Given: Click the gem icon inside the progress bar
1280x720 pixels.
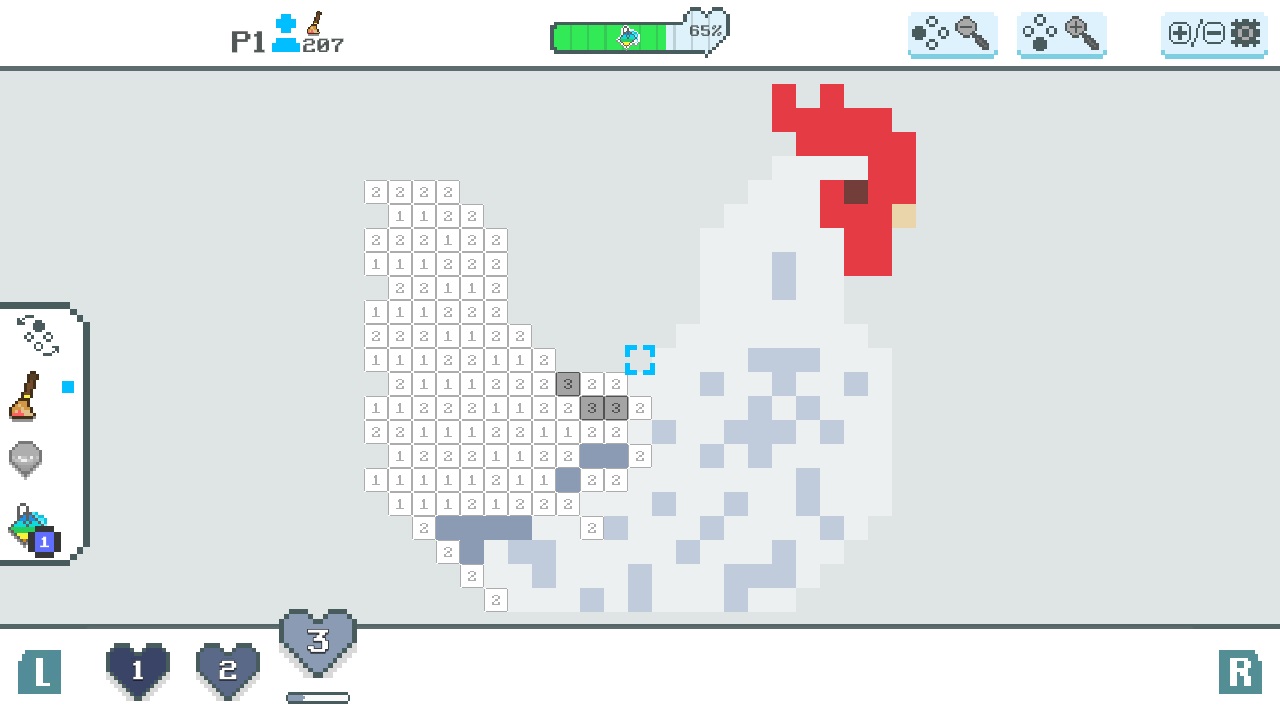Looking at the screenshot, I should (x=630, y=37).
